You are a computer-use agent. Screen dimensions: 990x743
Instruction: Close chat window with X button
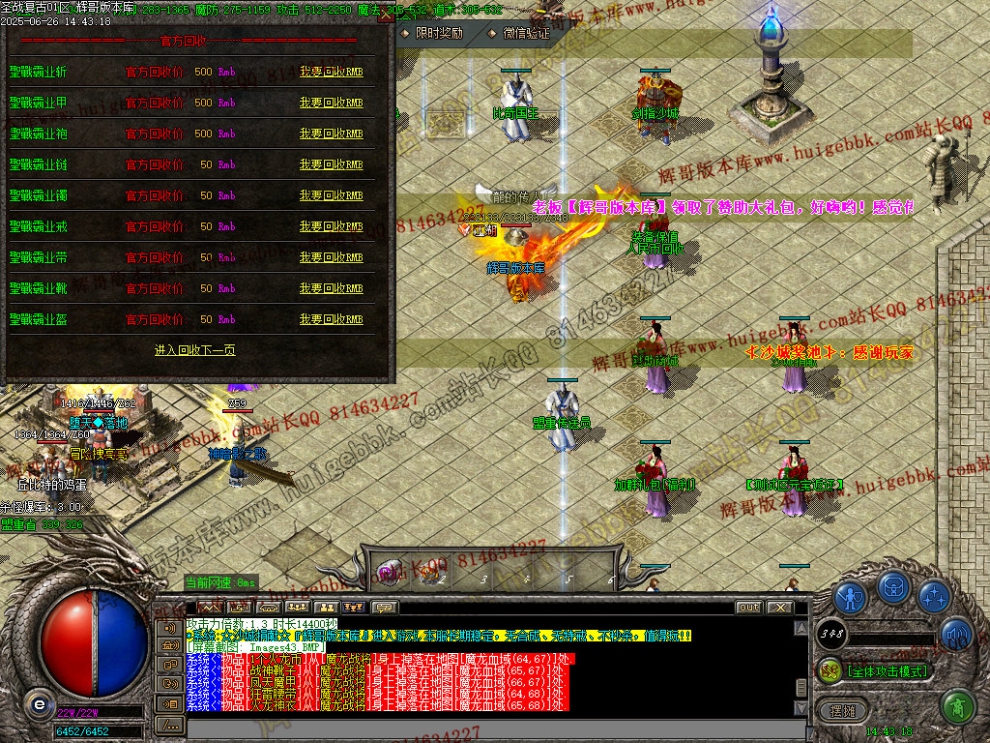tap(781, 607)
